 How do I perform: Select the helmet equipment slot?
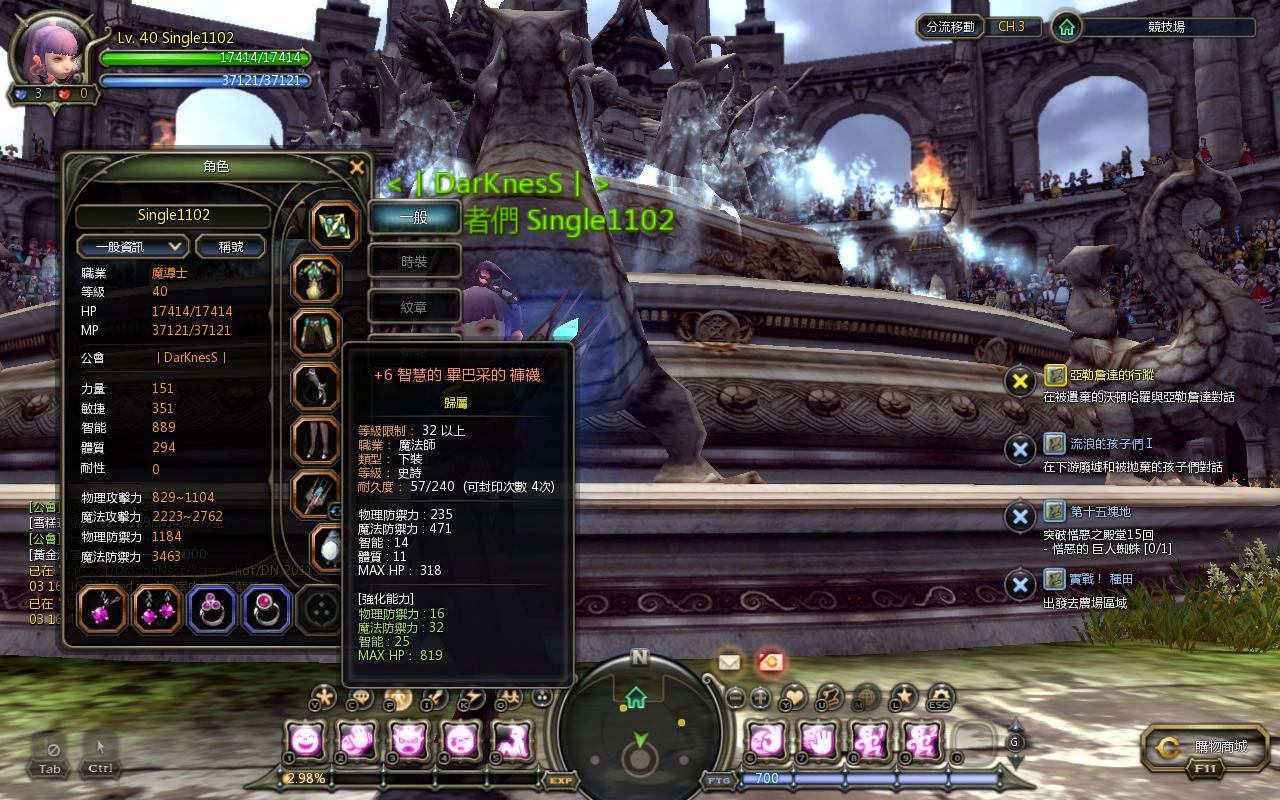334,226
